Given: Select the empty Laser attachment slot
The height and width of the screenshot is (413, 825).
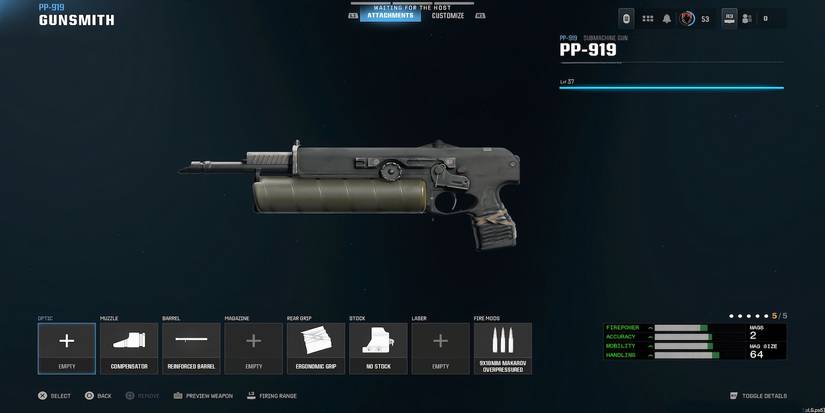Looking at the screenshot, I should pyautogui.click(x=440, y=348).
